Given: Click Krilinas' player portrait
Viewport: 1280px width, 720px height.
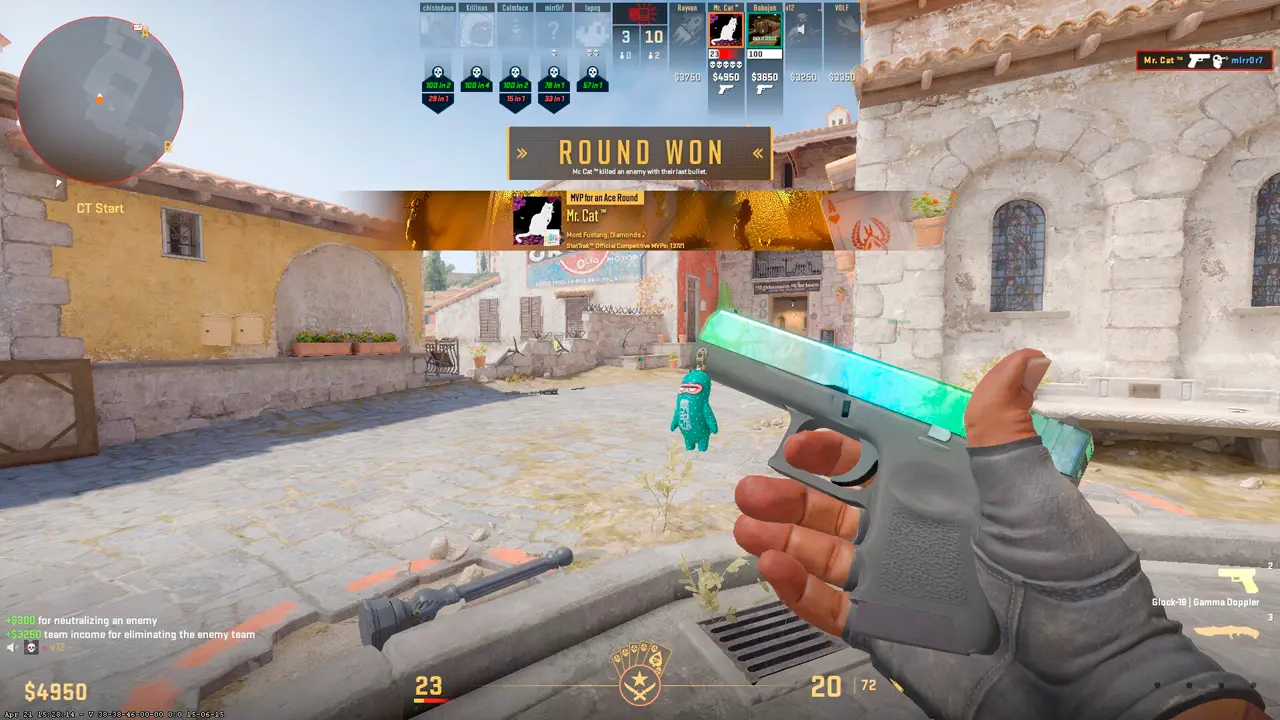Looking at the screenshot, I should [476, 30].
